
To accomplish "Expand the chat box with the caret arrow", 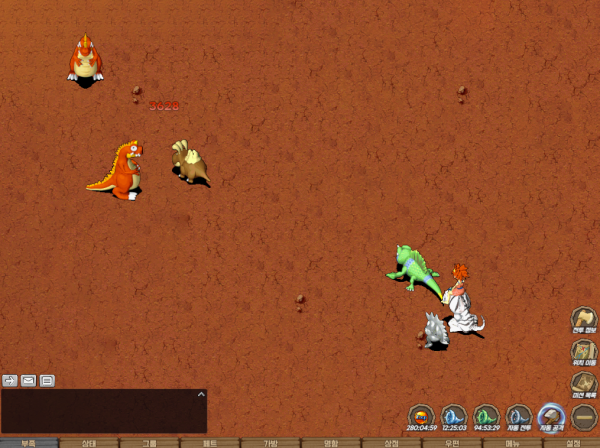I will [x=202, y=396].
